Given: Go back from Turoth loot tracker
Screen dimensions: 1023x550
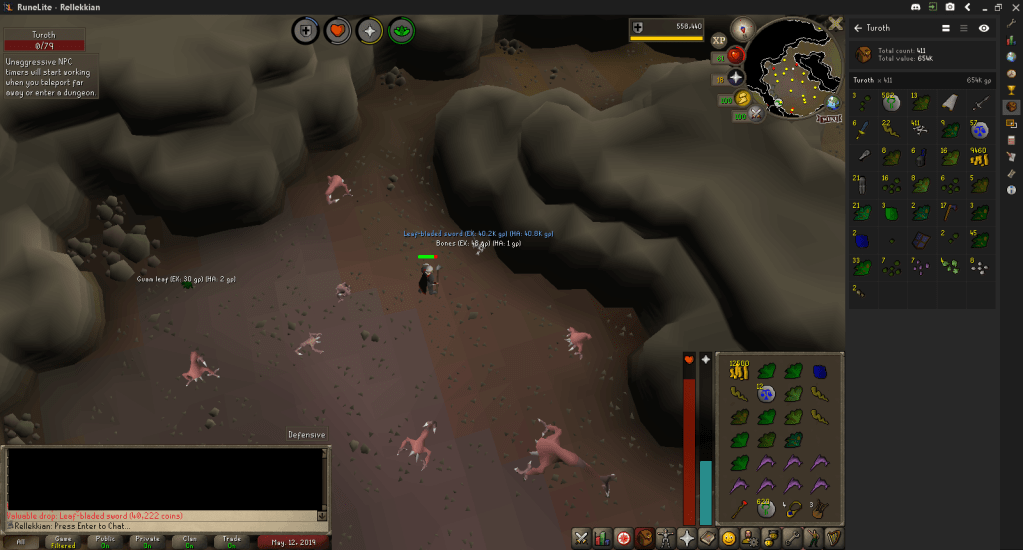Looking at the screenshot, I should click(x=857, y=28).
